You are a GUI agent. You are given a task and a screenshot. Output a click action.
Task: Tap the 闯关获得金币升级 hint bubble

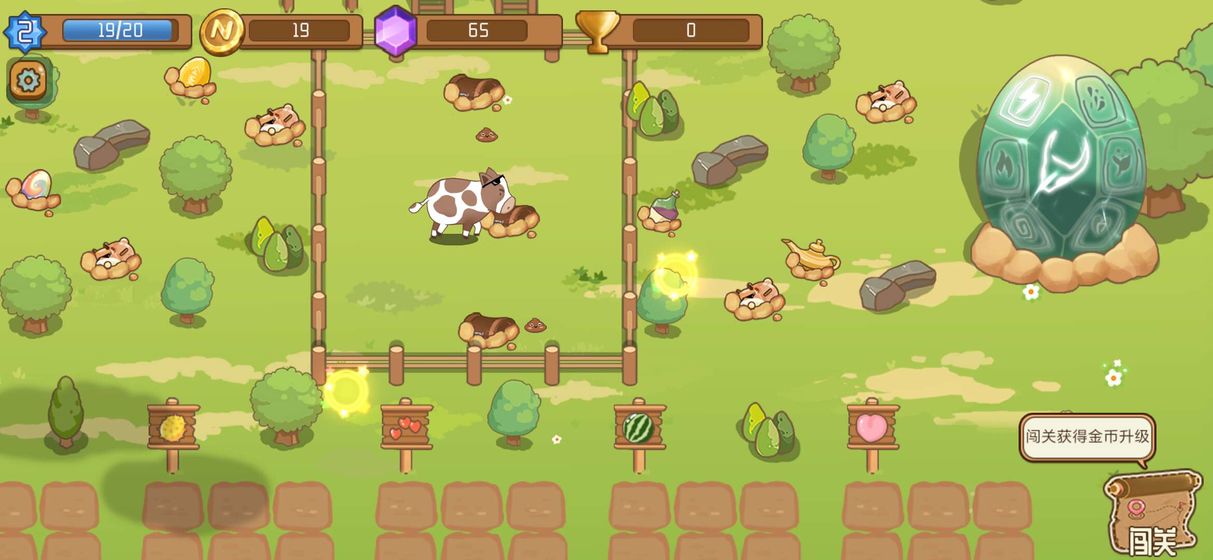[1087, 437]
